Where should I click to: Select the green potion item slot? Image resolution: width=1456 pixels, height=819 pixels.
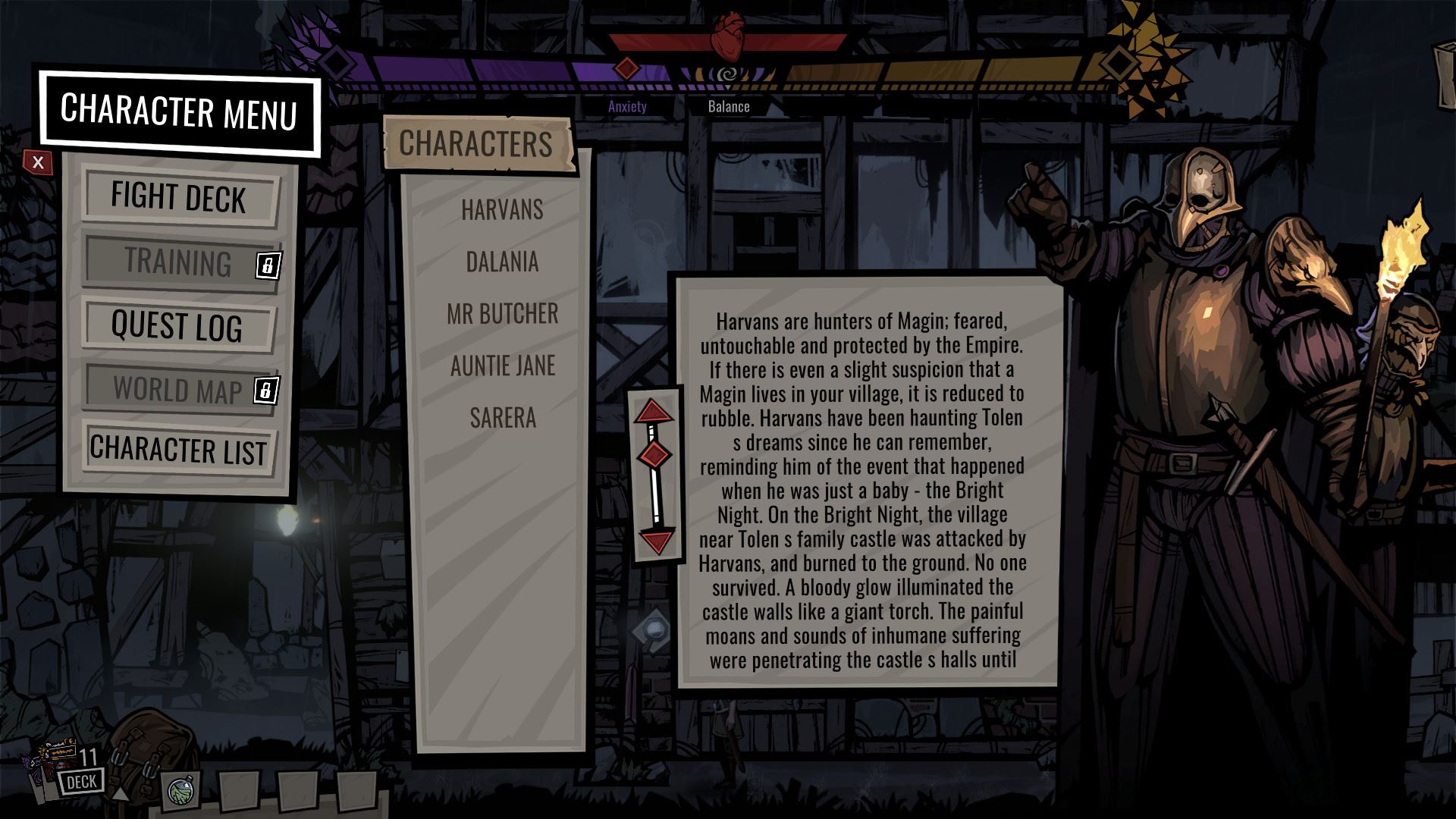pyautogui.click(x=181, y=792)
